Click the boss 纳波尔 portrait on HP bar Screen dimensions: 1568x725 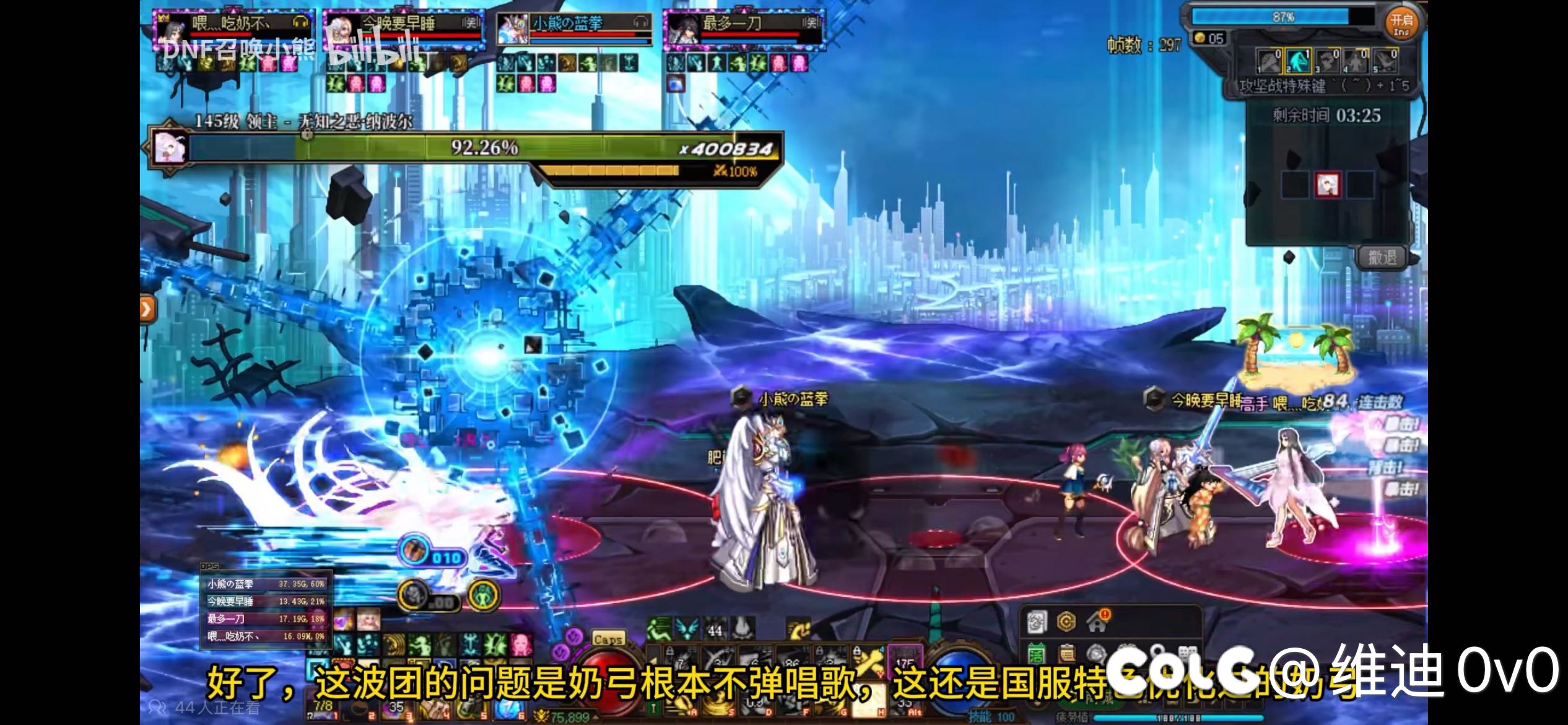pyautogui.click(x=169, y=147)
